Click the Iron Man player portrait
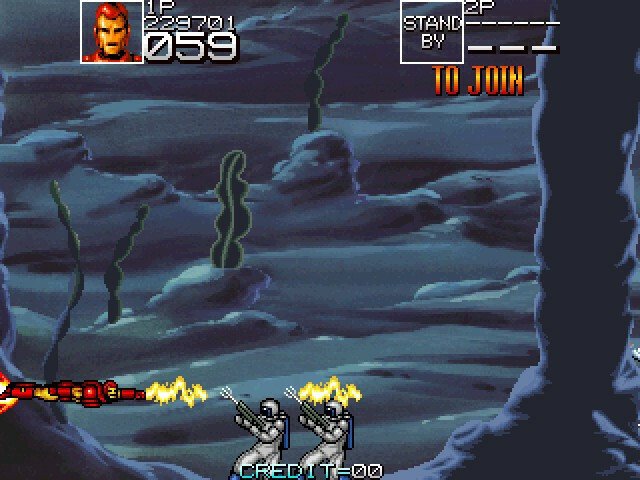Screen dimensions: 640x480 click(x=111, y=32)
